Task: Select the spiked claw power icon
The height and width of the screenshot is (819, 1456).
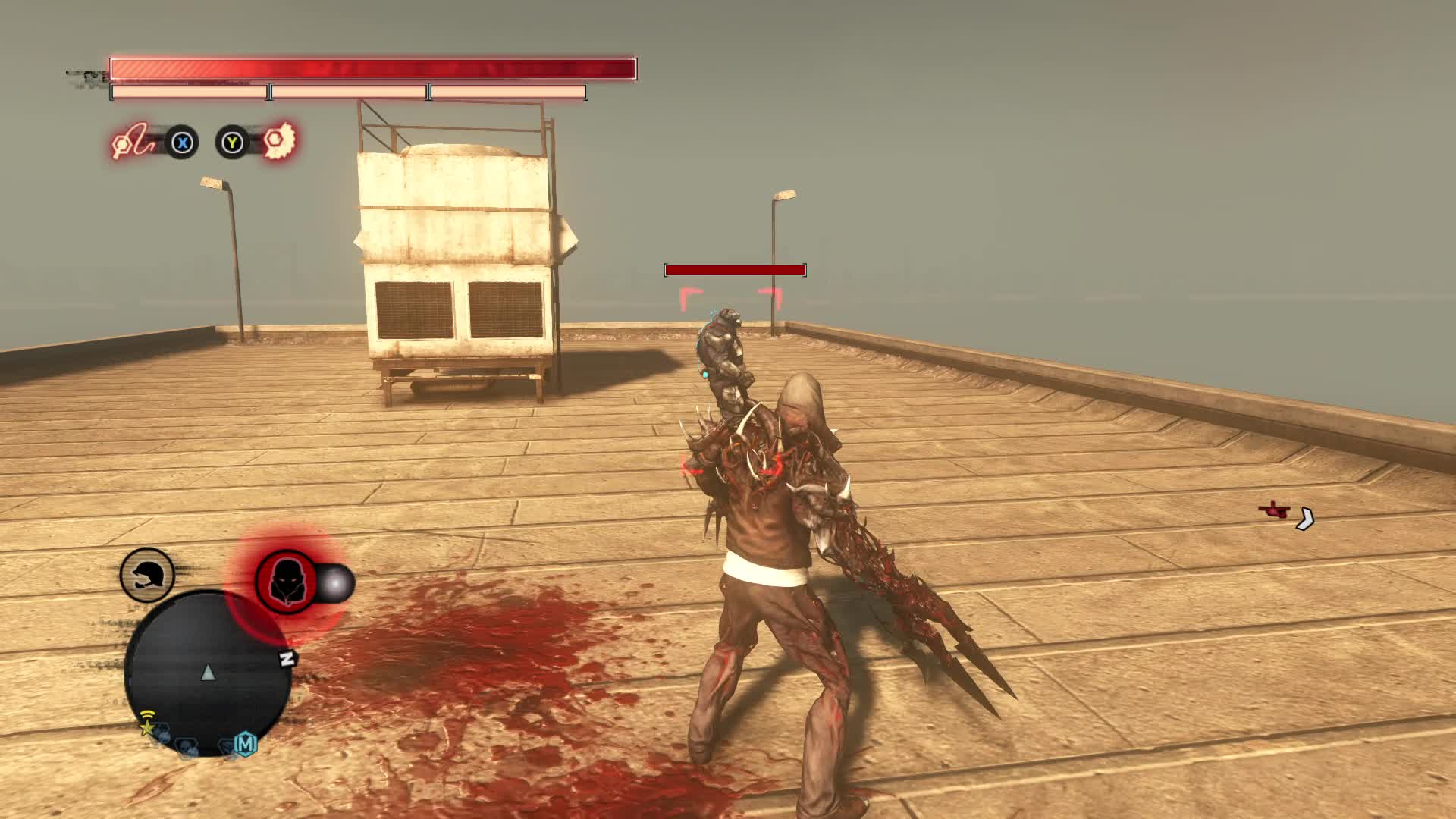Action: (281, 142)
